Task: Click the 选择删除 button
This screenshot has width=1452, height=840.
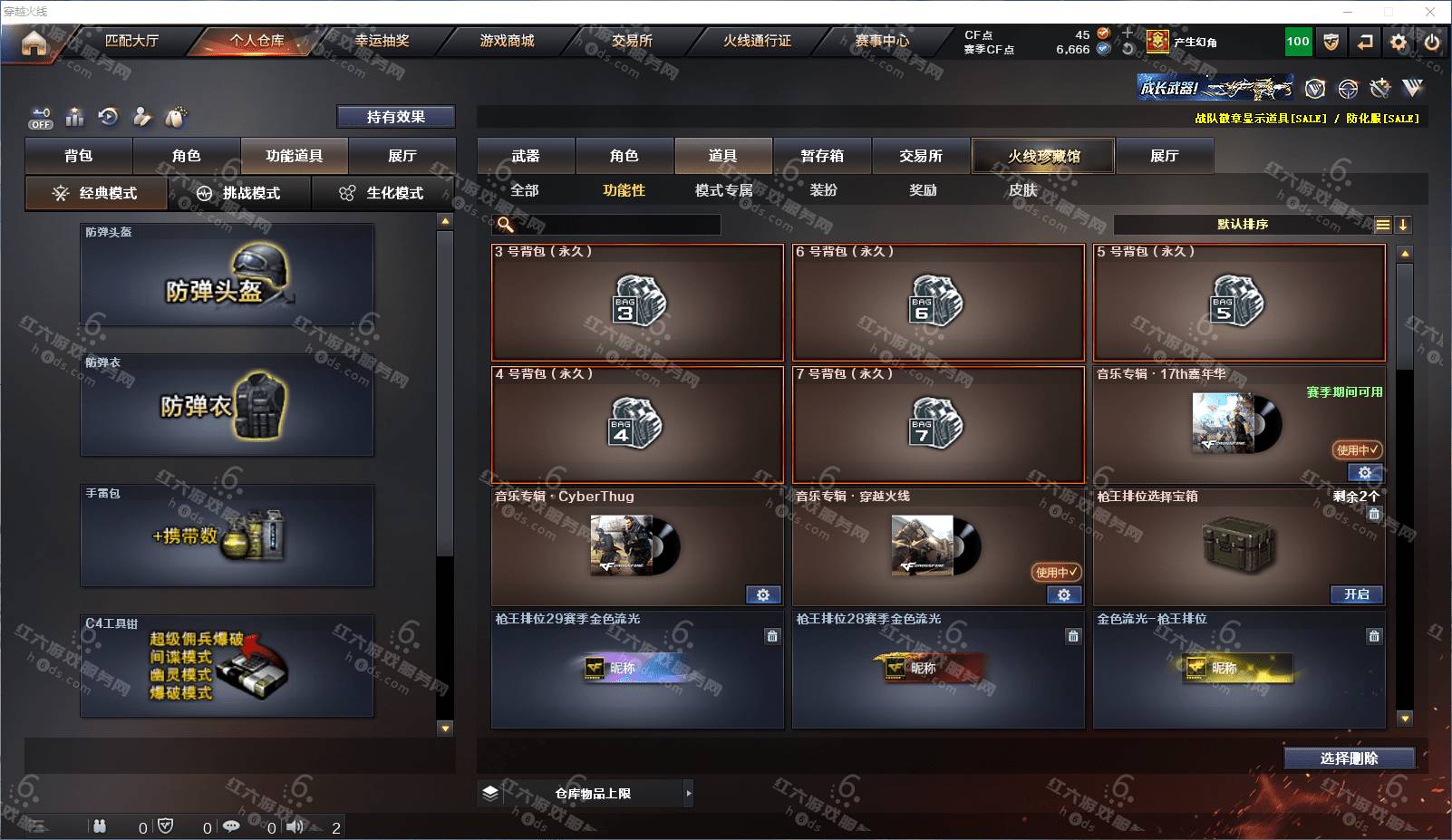Action: (1349, 758)
